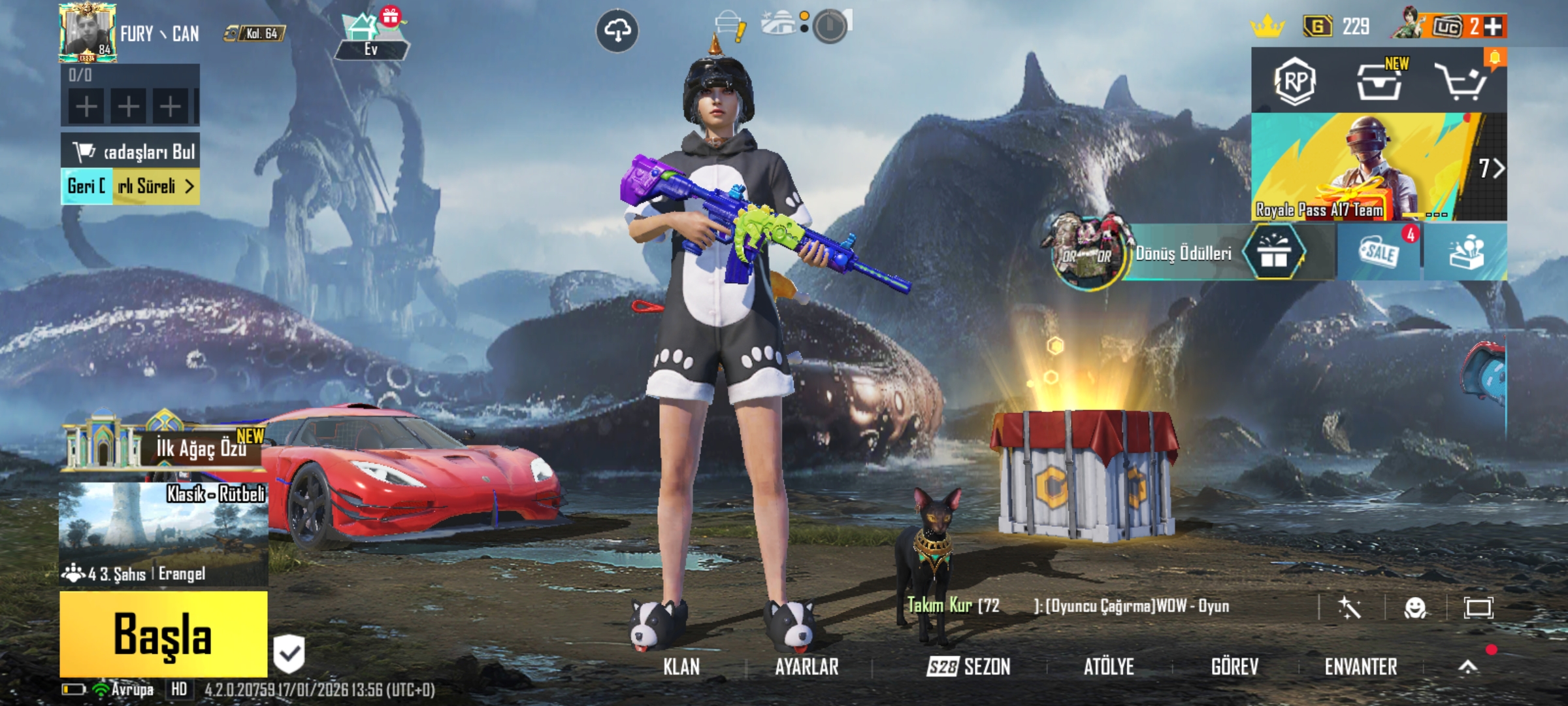Viewport: 1568px width, 706px height.
Task: Open the emote smiley icon
Action: tap(1415, 608)
